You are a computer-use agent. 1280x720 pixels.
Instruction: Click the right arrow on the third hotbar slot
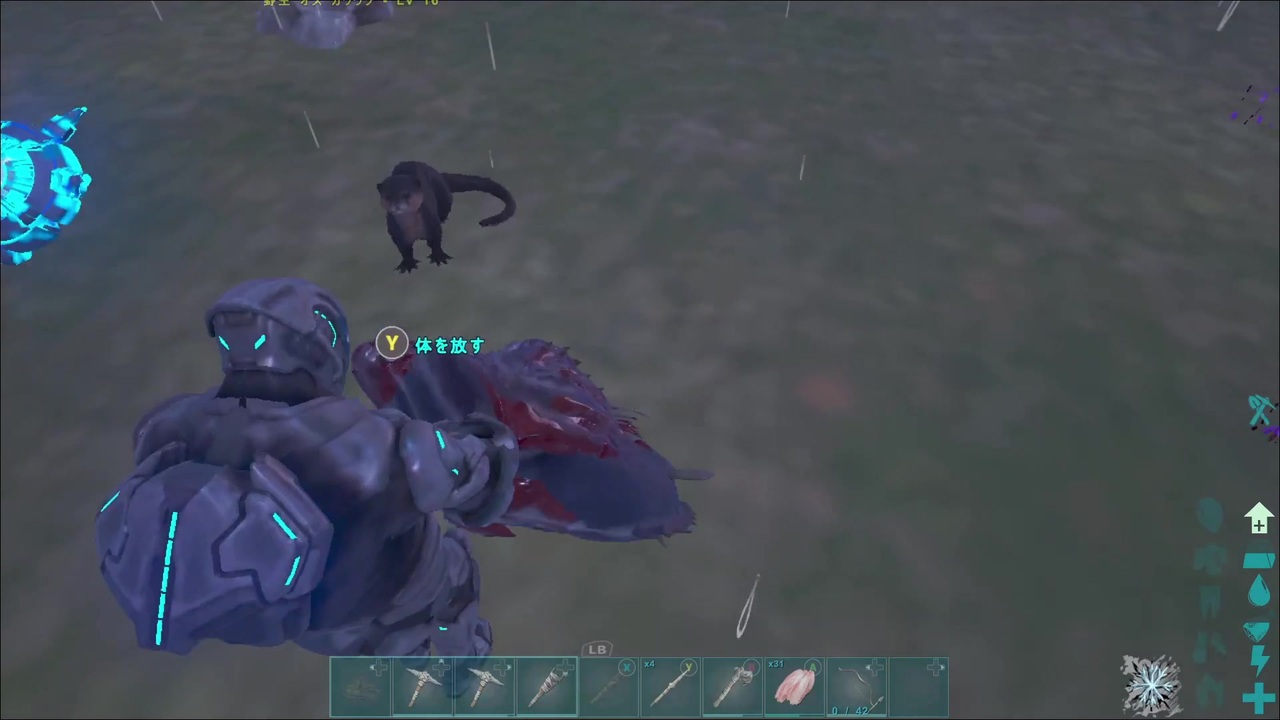point(508,667)
